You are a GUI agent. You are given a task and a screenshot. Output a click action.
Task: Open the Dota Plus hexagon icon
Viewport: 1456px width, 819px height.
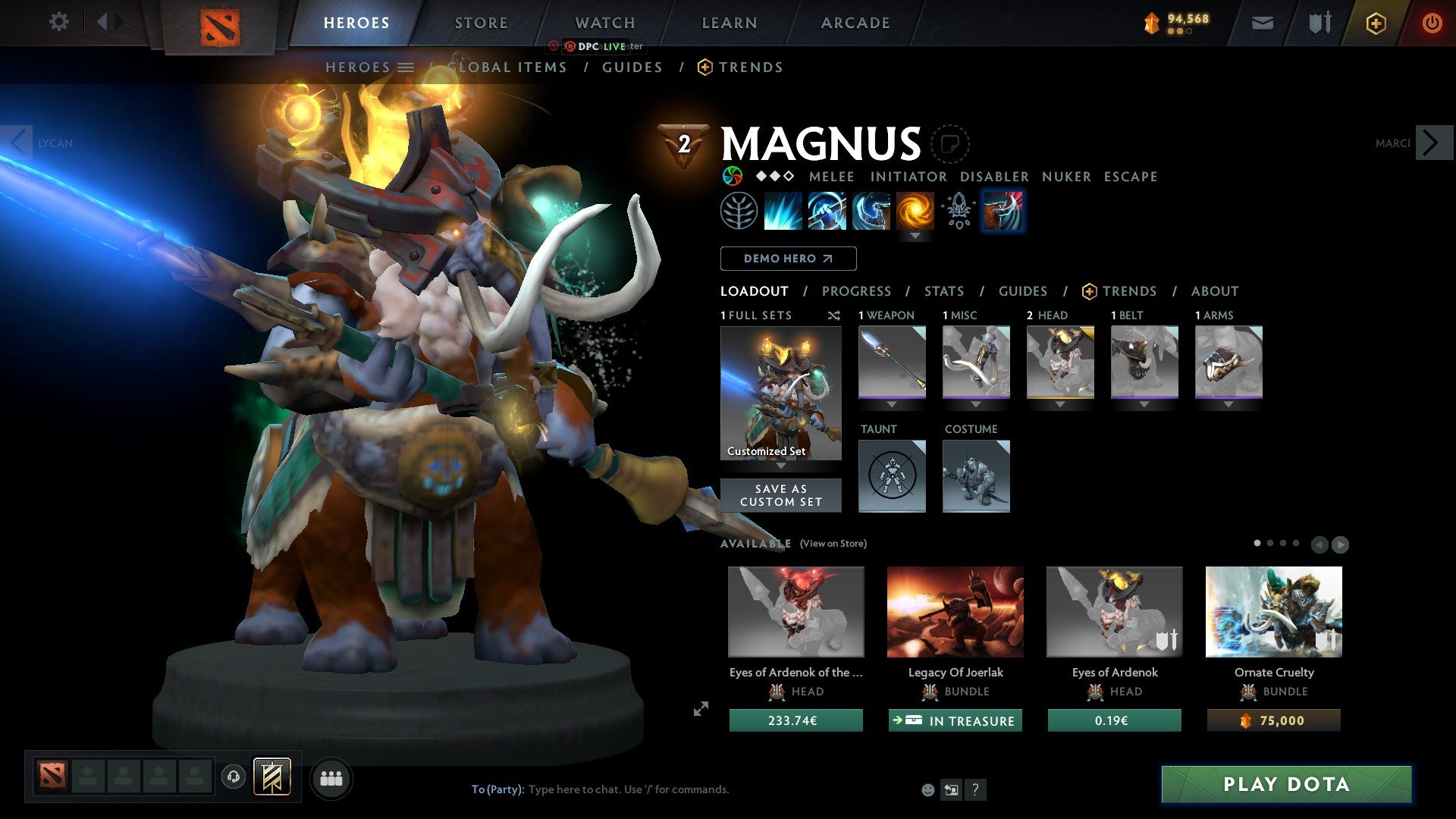(x=1375, y=23)
